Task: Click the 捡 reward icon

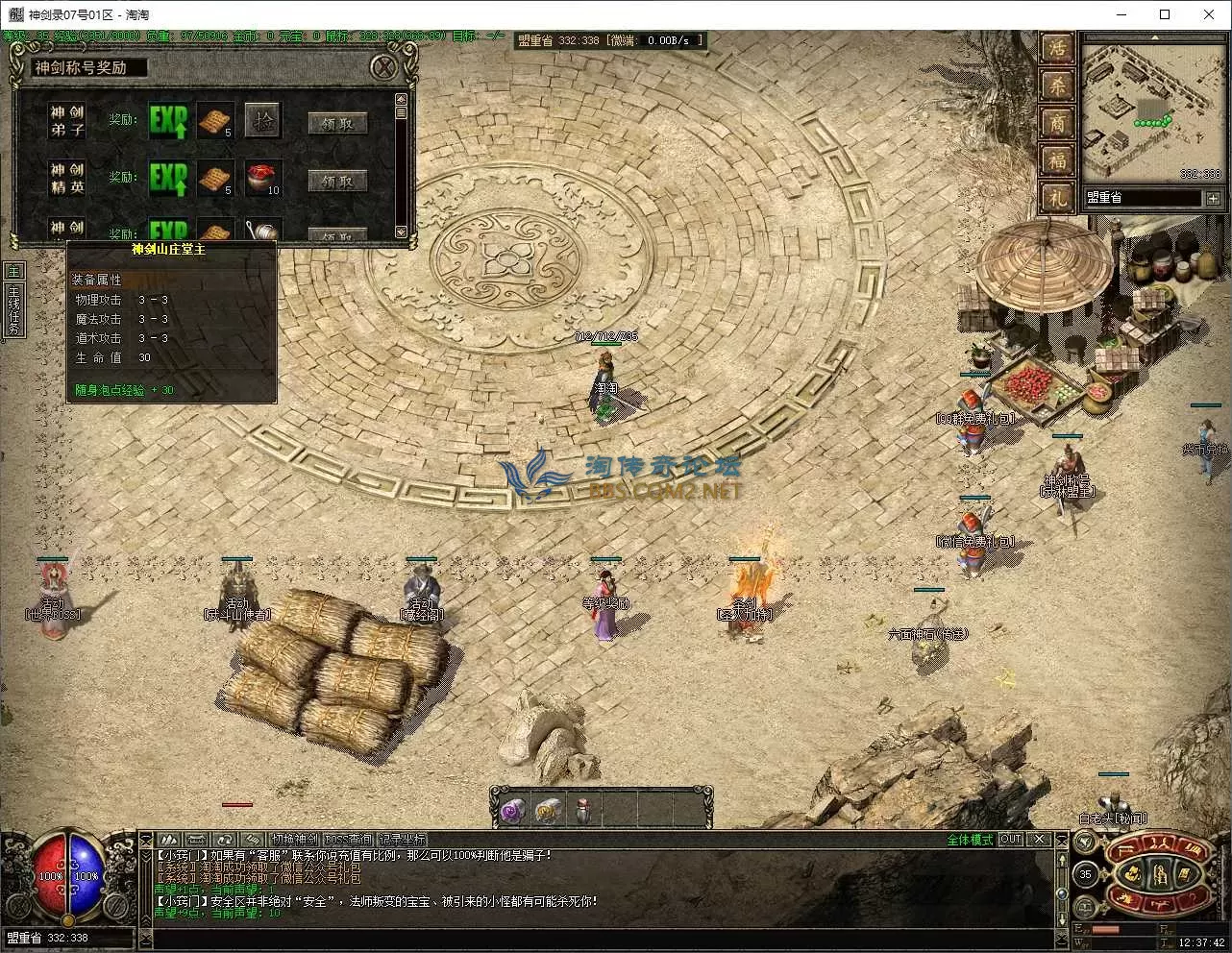Action: (x=262, y=121)
